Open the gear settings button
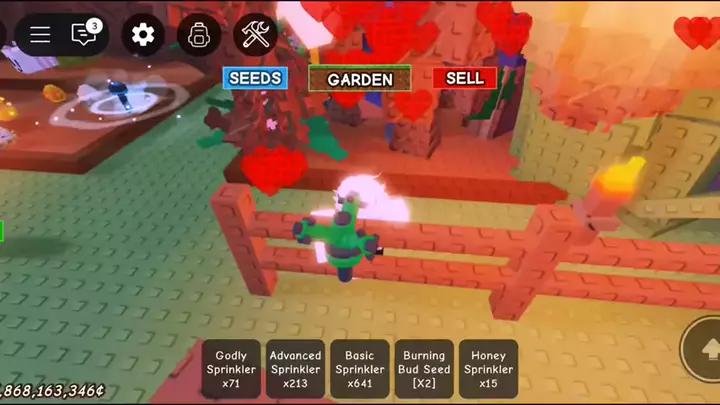This screenshot has height=405, width=720. (x=143, y=35)
